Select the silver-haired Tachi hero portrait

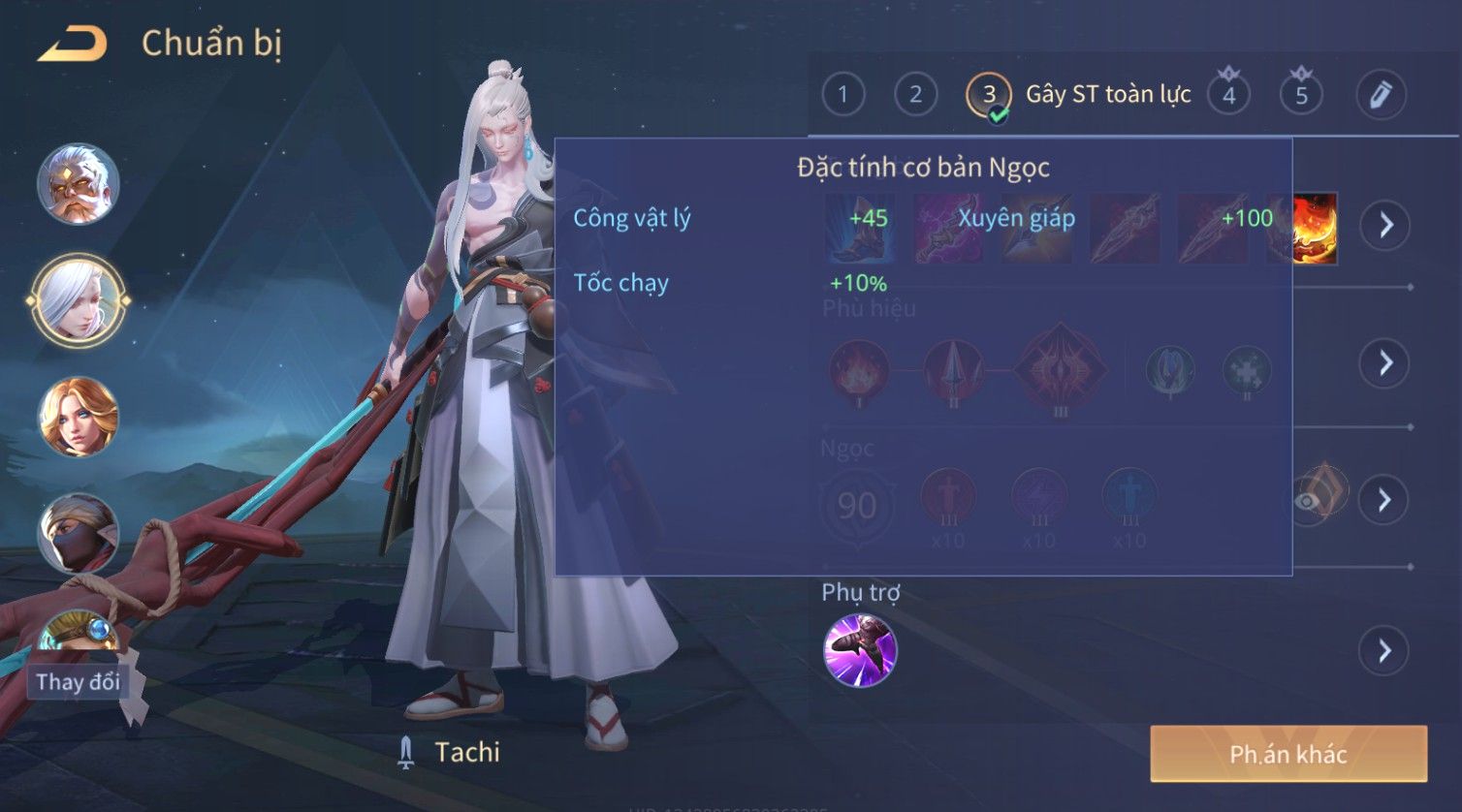tap(78, 300)
